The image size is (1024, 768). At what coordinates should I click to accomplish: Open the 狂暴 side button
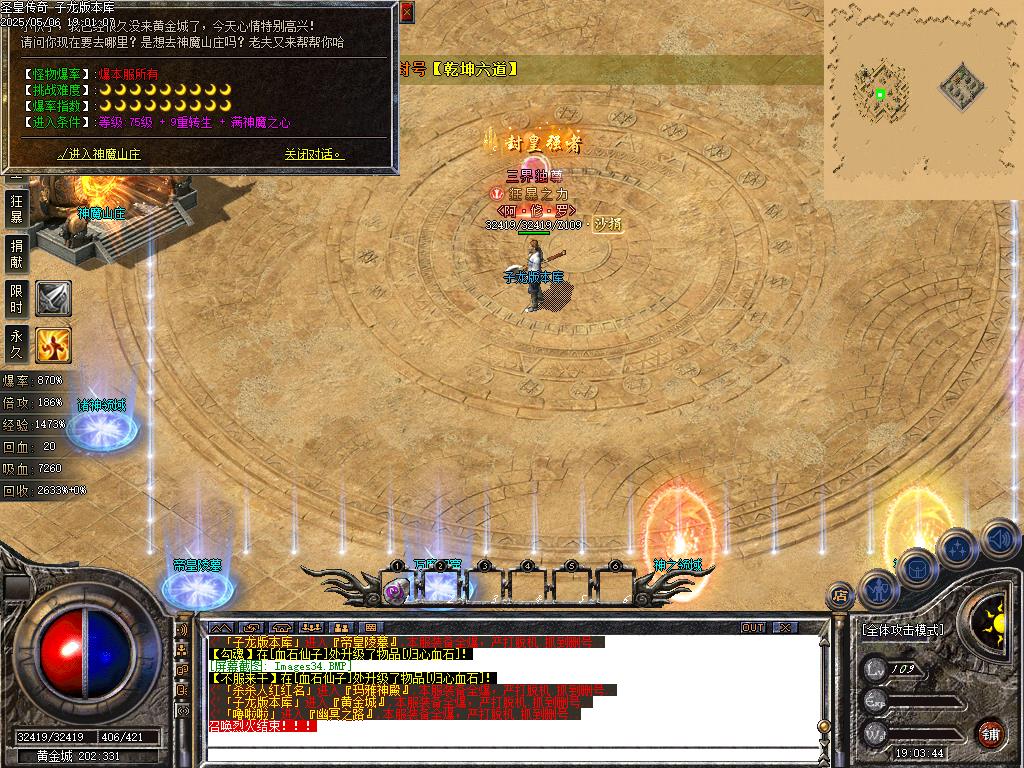16,208
